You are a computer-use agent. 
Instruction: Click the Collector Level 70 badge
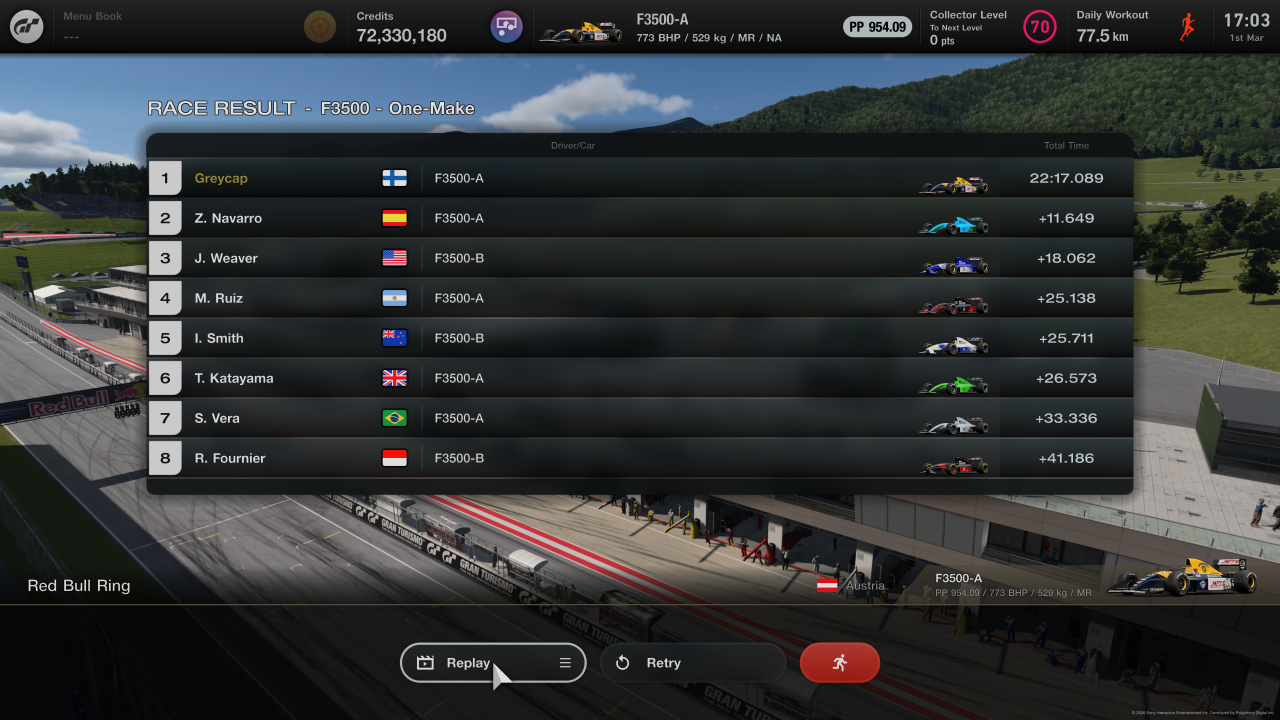coord(1040,27)
